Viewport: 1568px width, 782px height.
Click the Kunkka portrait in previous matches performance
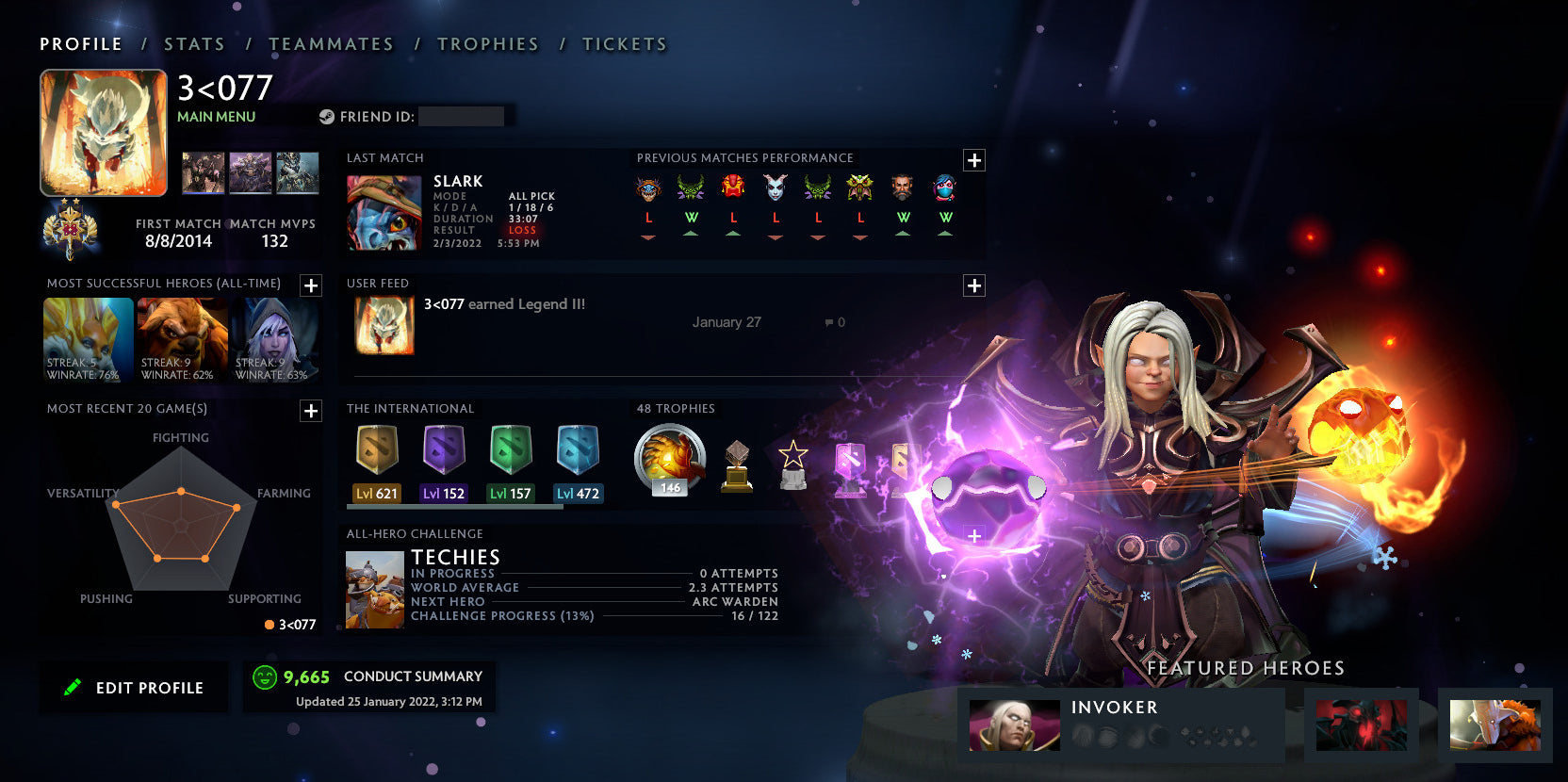[x=902, y=188]
